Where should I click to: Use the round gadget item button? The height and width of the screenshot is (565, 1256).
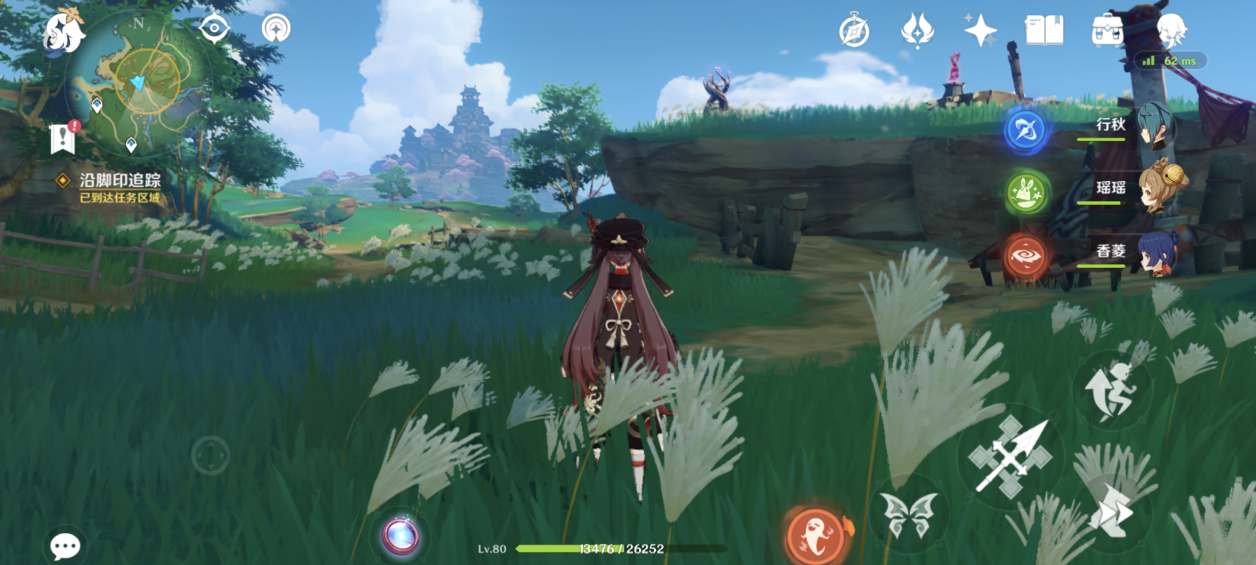[402, 536]
